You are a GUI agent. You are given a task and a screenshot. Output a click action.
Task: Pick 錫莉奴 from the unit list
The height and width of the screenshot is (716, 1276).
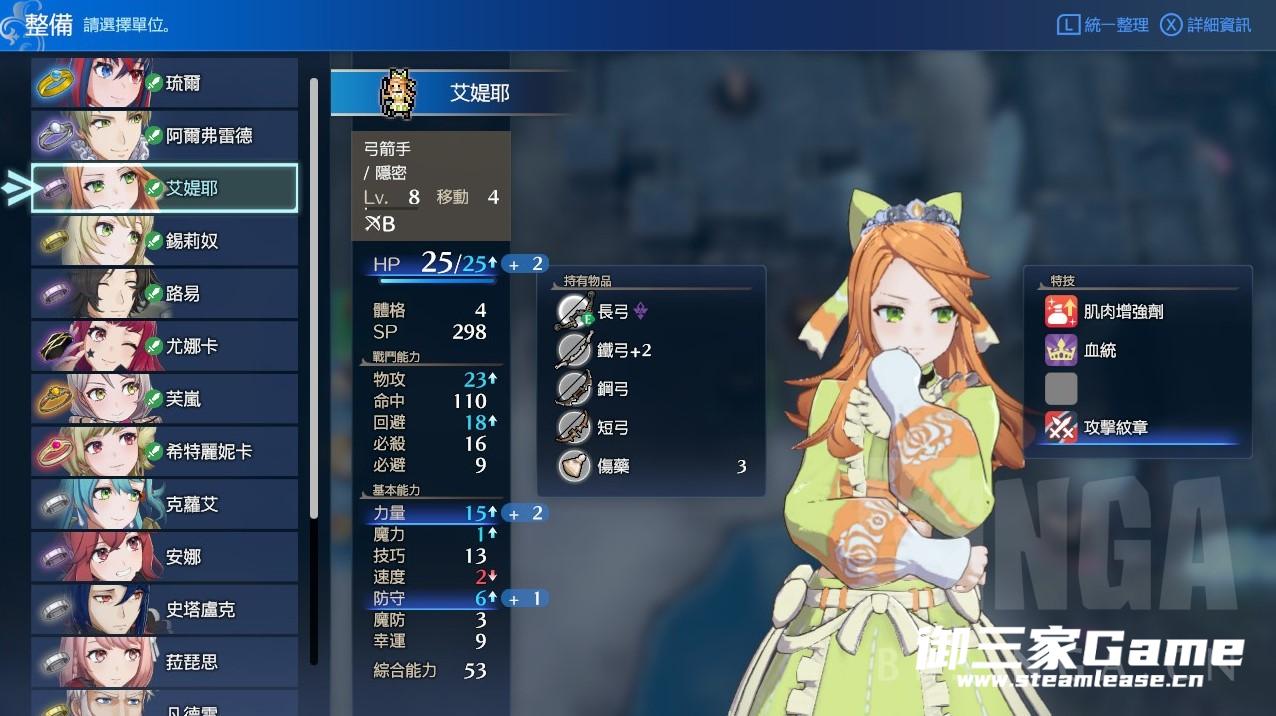click(165, 241)
